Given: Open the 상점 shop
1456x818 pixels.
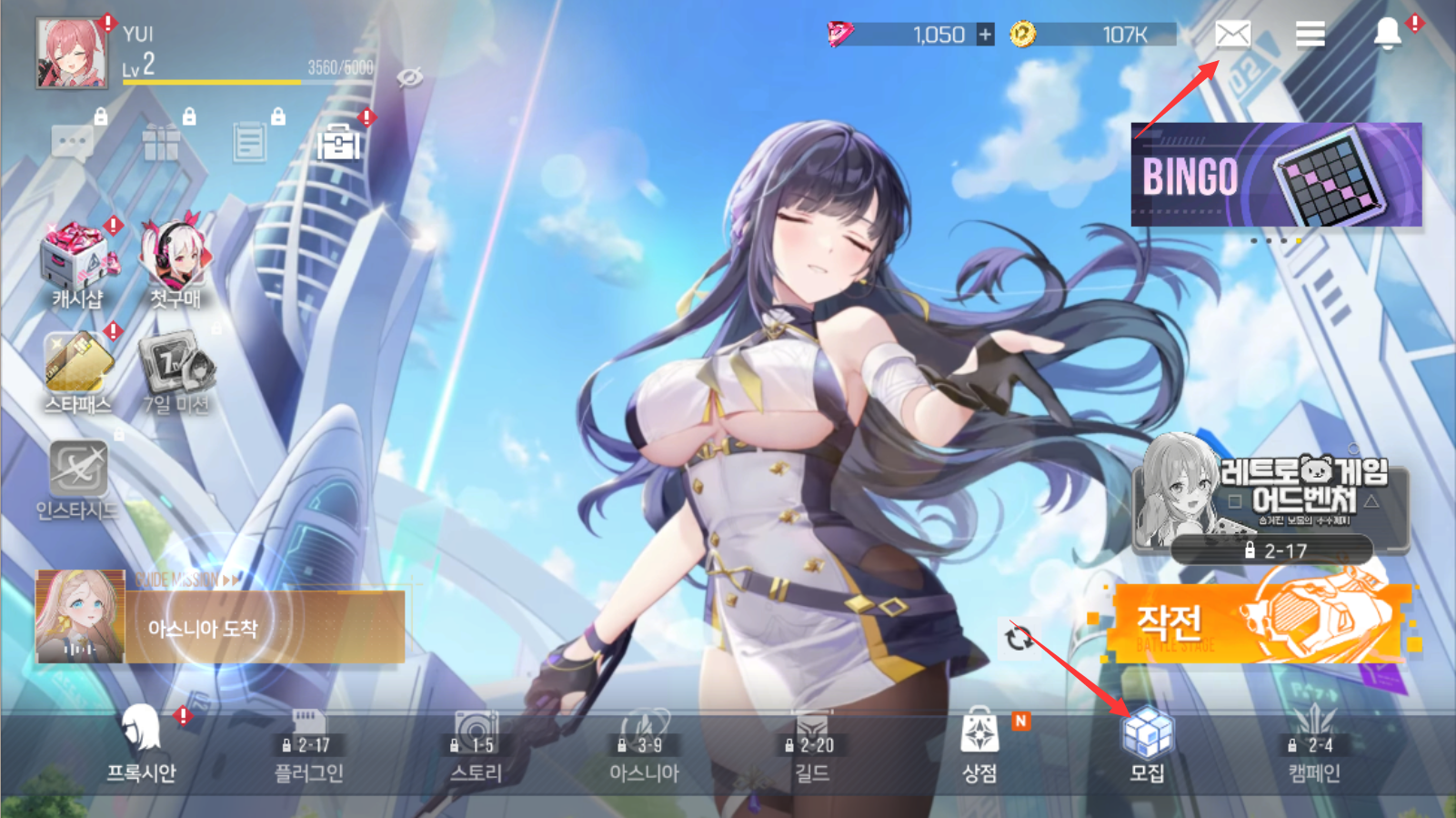Looking at the screenshot, I should 979,746.
